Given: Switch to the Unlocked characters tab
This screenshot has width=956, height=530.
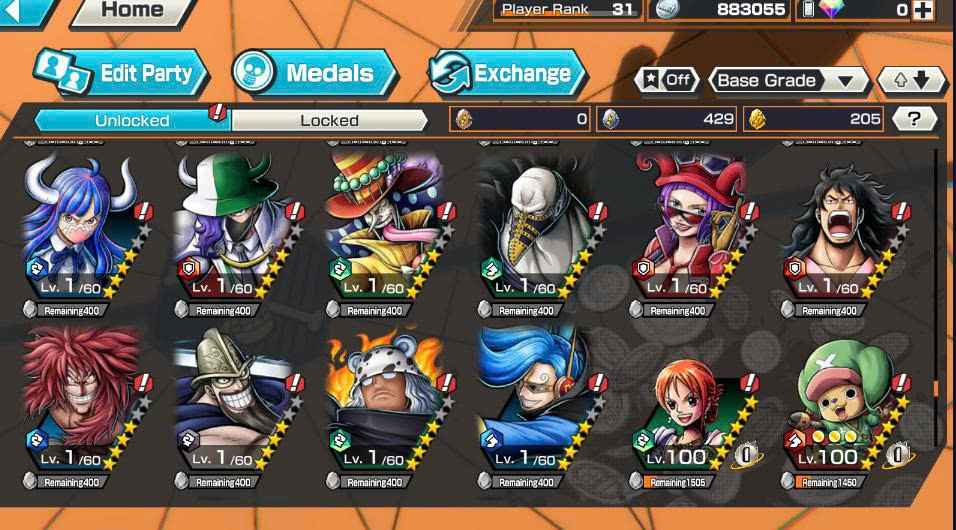Looking at the screenshot, I should coord(132,120).
